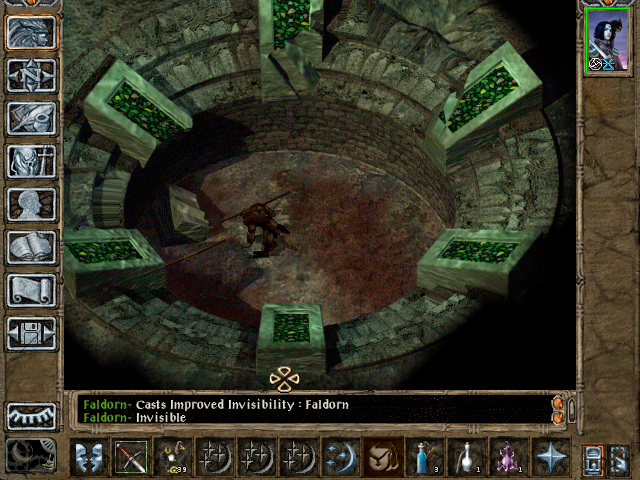Use the purple potion quick item
The width and height of the screenshot is (640, 480).
pyautogui.click(x=508, y=457)
